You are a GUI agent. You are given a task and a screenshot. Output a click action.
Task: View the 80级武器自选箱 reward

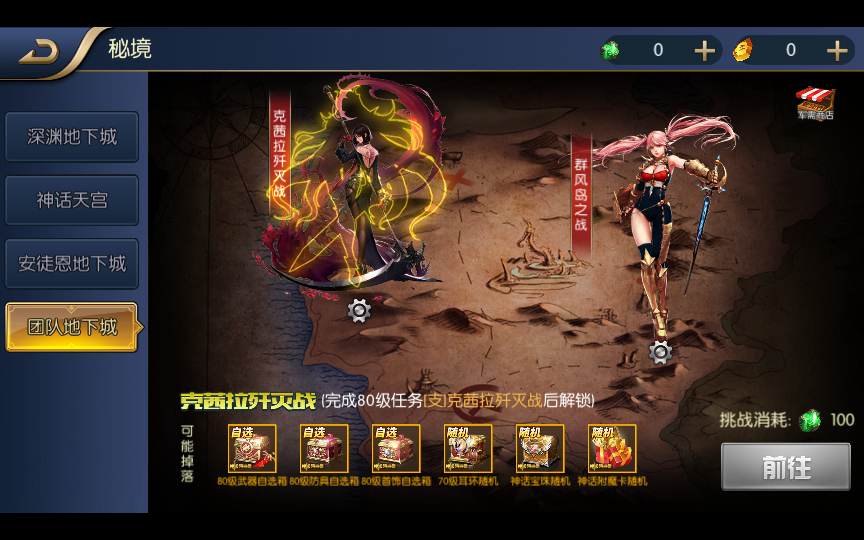[253, 449]
